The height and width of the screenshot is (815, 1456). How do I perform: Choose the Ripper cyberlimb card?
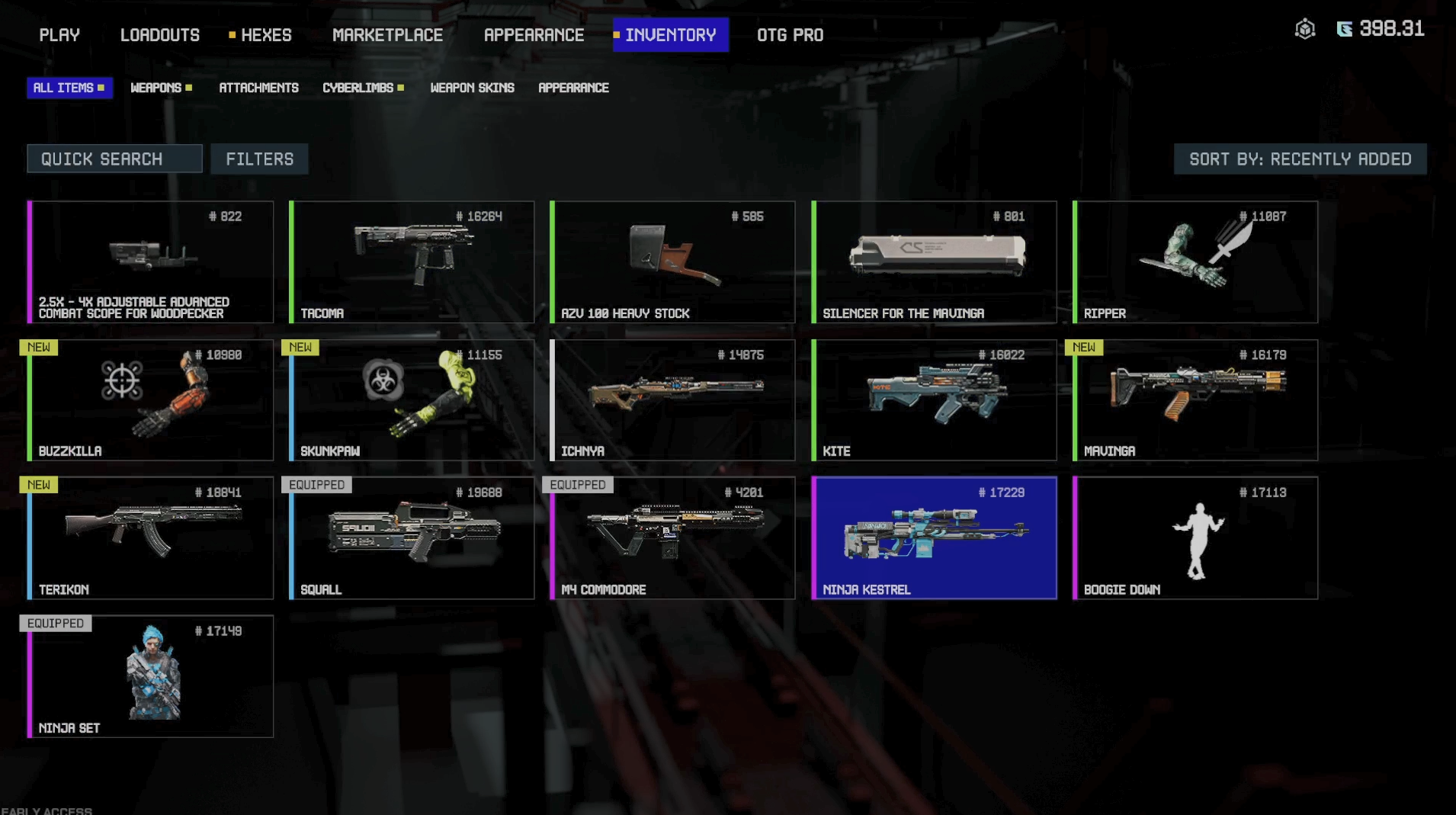pos(1195,262)
